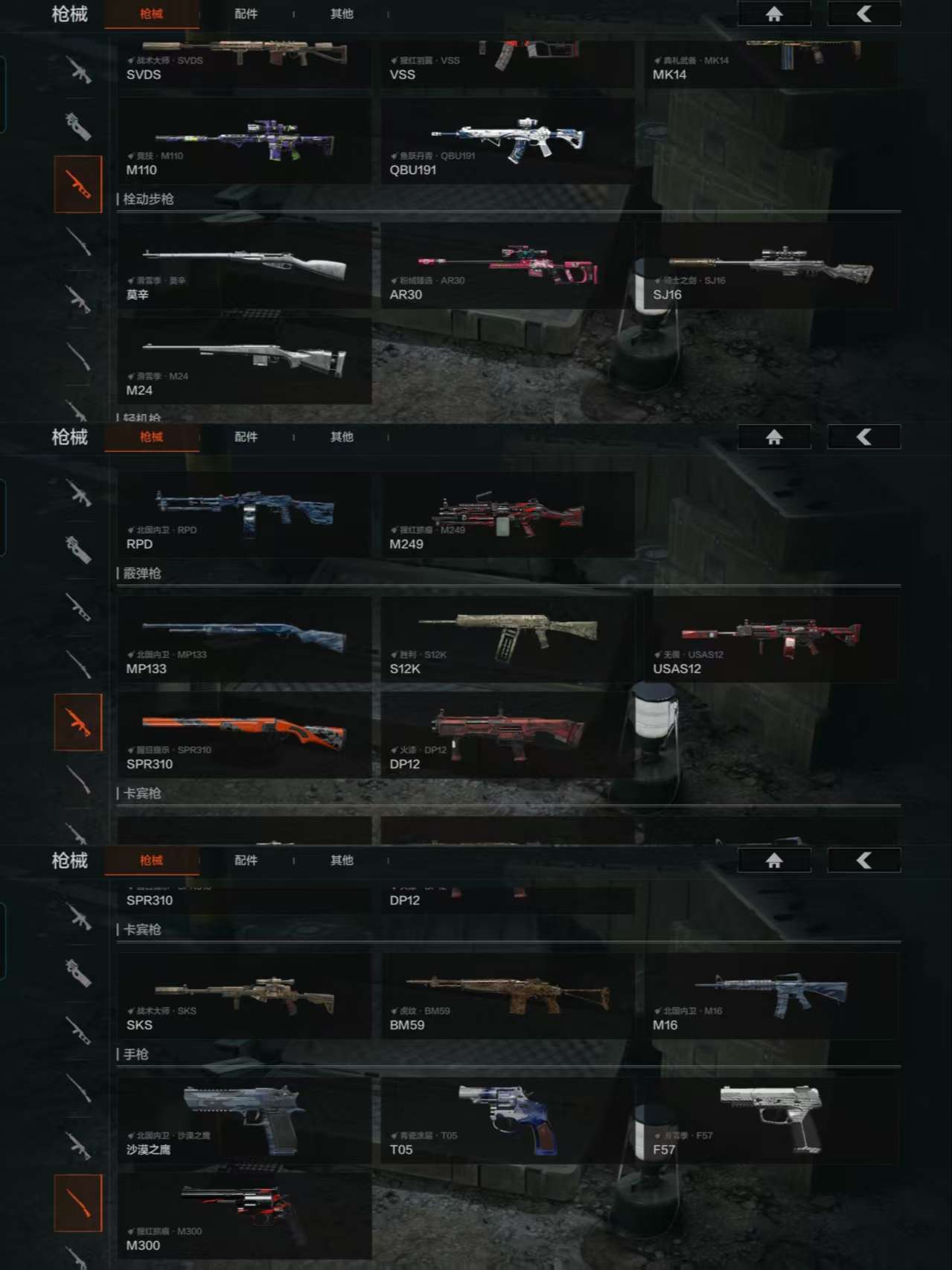This screenshot has height=1270, width=952.
Task: Select the blue RPD machine gun
Action: (x=244, y=515)
